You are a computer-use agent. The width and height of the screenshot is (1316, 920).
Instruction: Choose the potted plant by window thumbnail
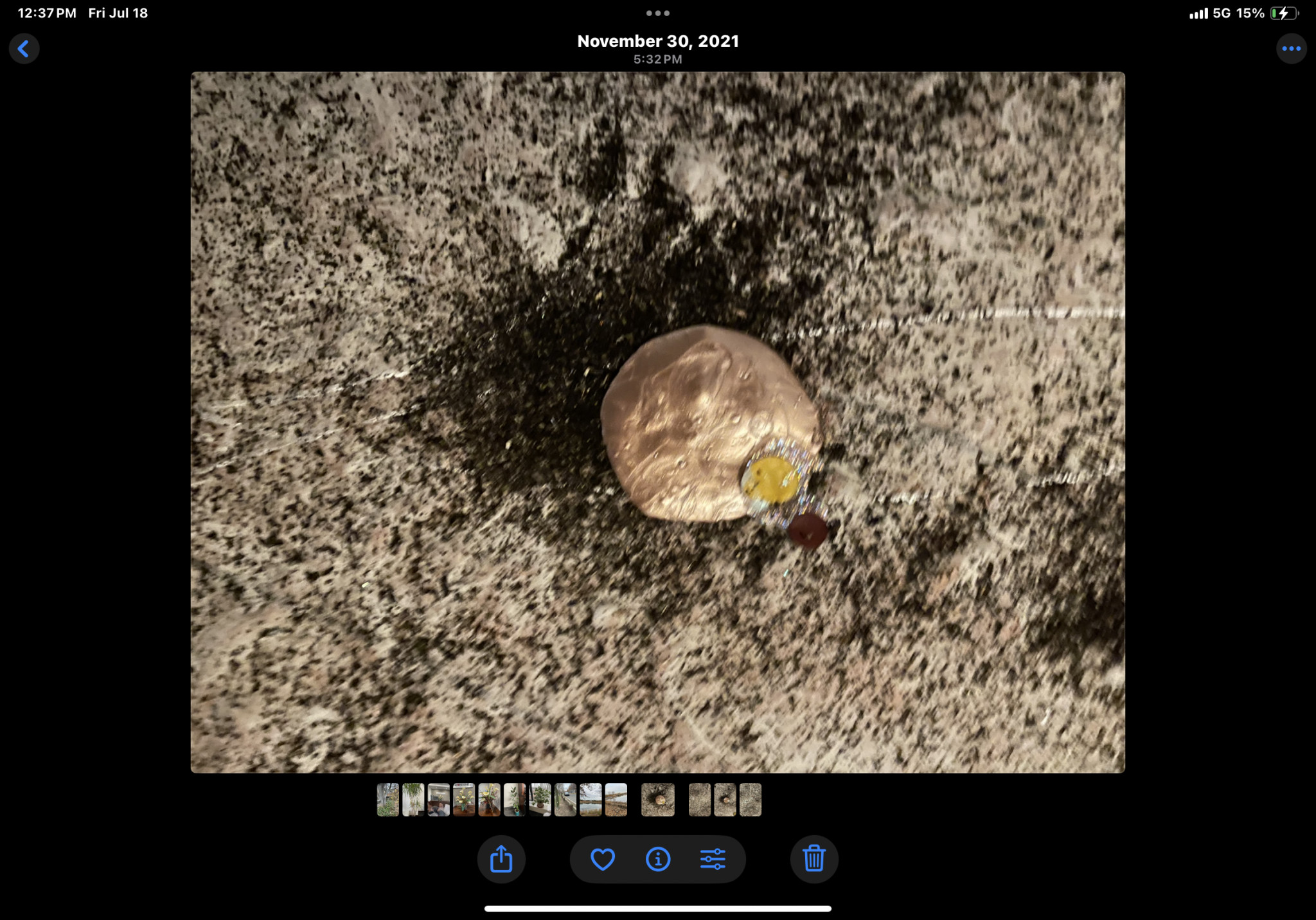[540, 800]
